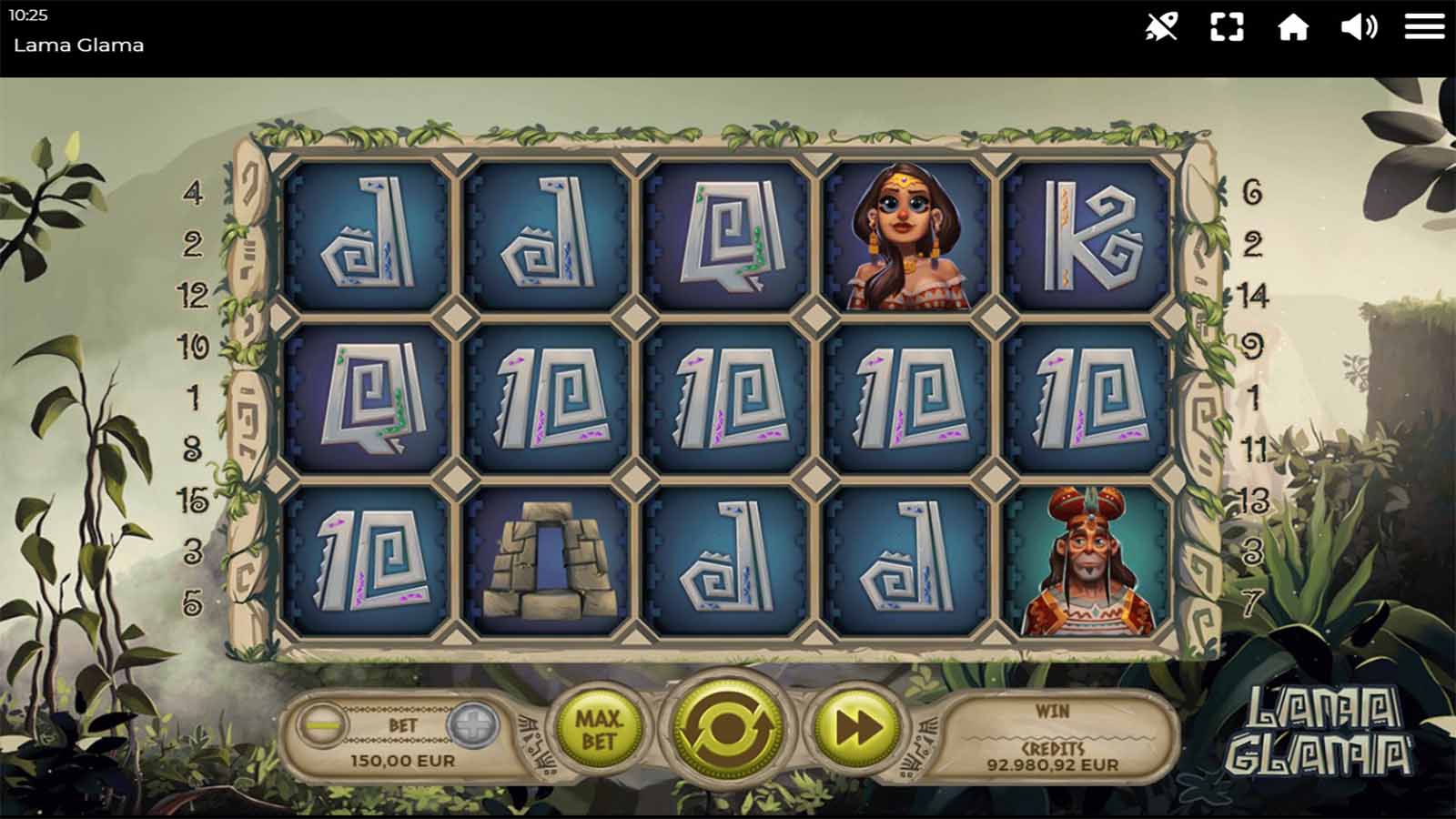Enter fullscreen mode
1456x819 pixels.
pyautogui.click(x=1227, y=27)
